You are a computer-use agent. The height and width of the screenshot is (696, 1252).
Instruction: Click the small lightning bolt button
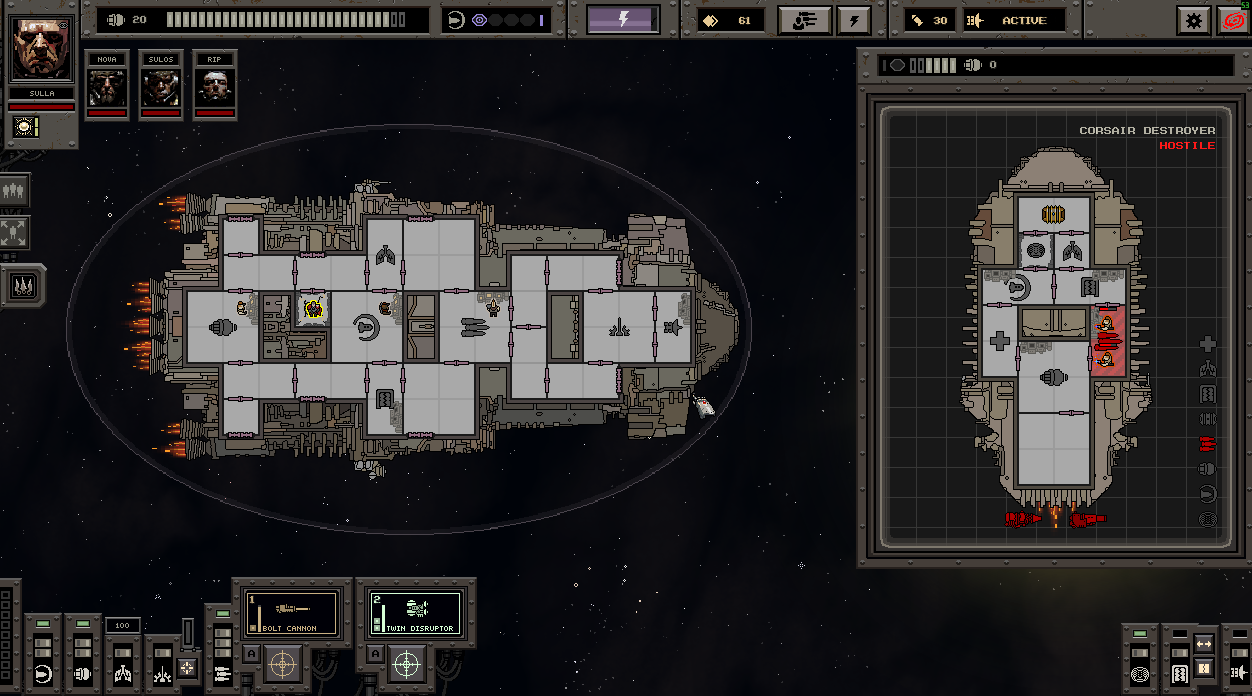(854, 20)
